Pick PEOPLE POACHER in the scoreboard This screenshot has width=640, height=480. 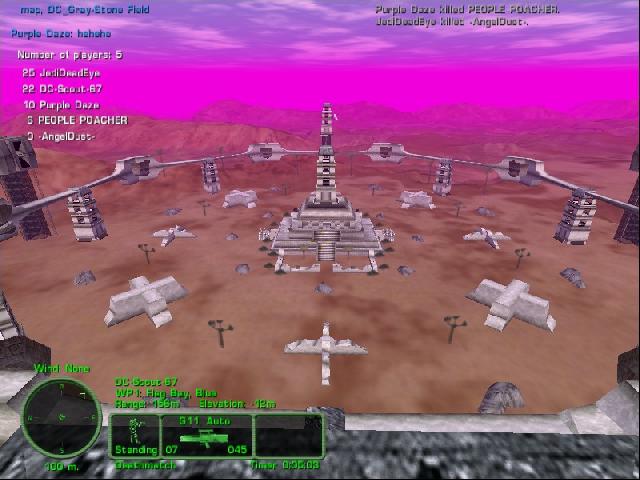coord(81,120)
